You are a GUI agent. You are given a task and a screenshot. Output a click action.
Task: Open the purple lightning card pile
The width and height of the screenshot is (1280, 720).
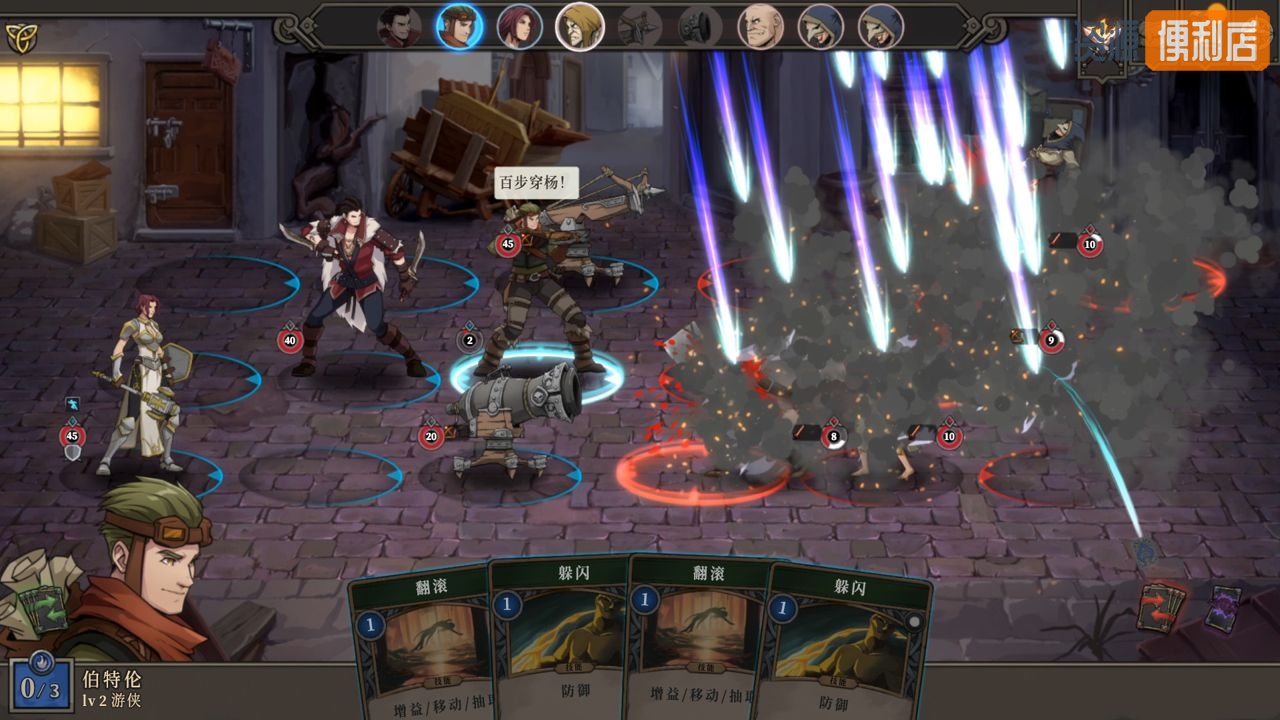[x=1223, y=608]
